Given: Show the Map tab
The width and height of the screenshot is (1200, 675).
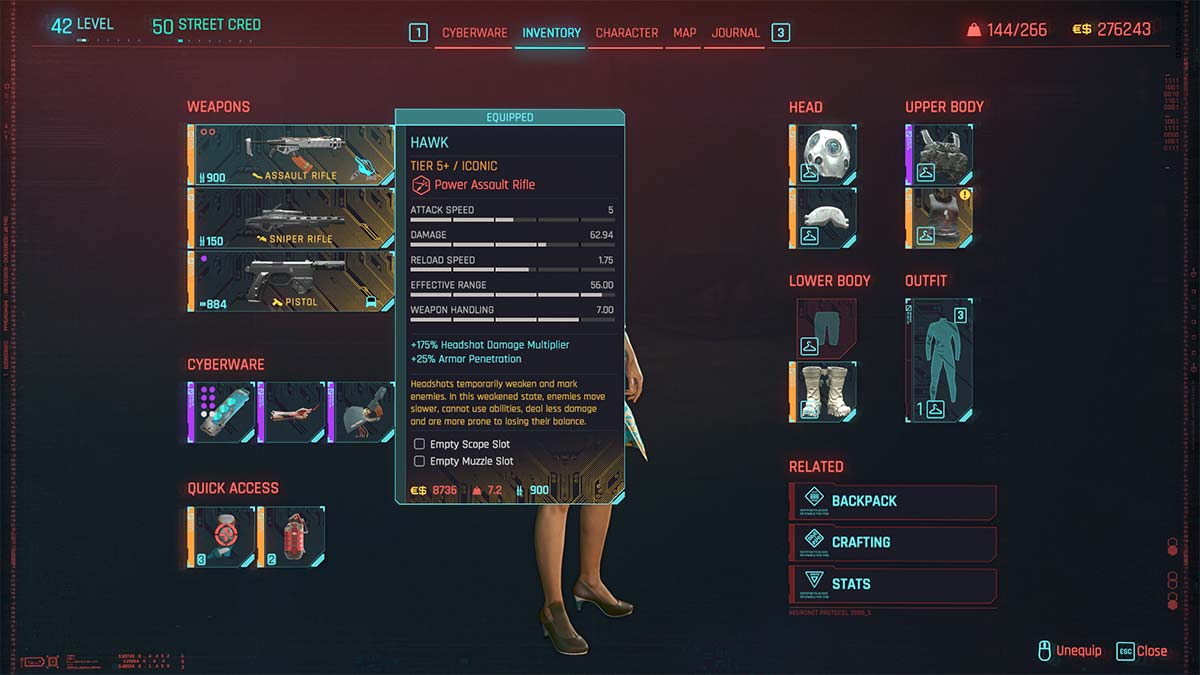Looking at the screenshot, I should pos(685,33).
